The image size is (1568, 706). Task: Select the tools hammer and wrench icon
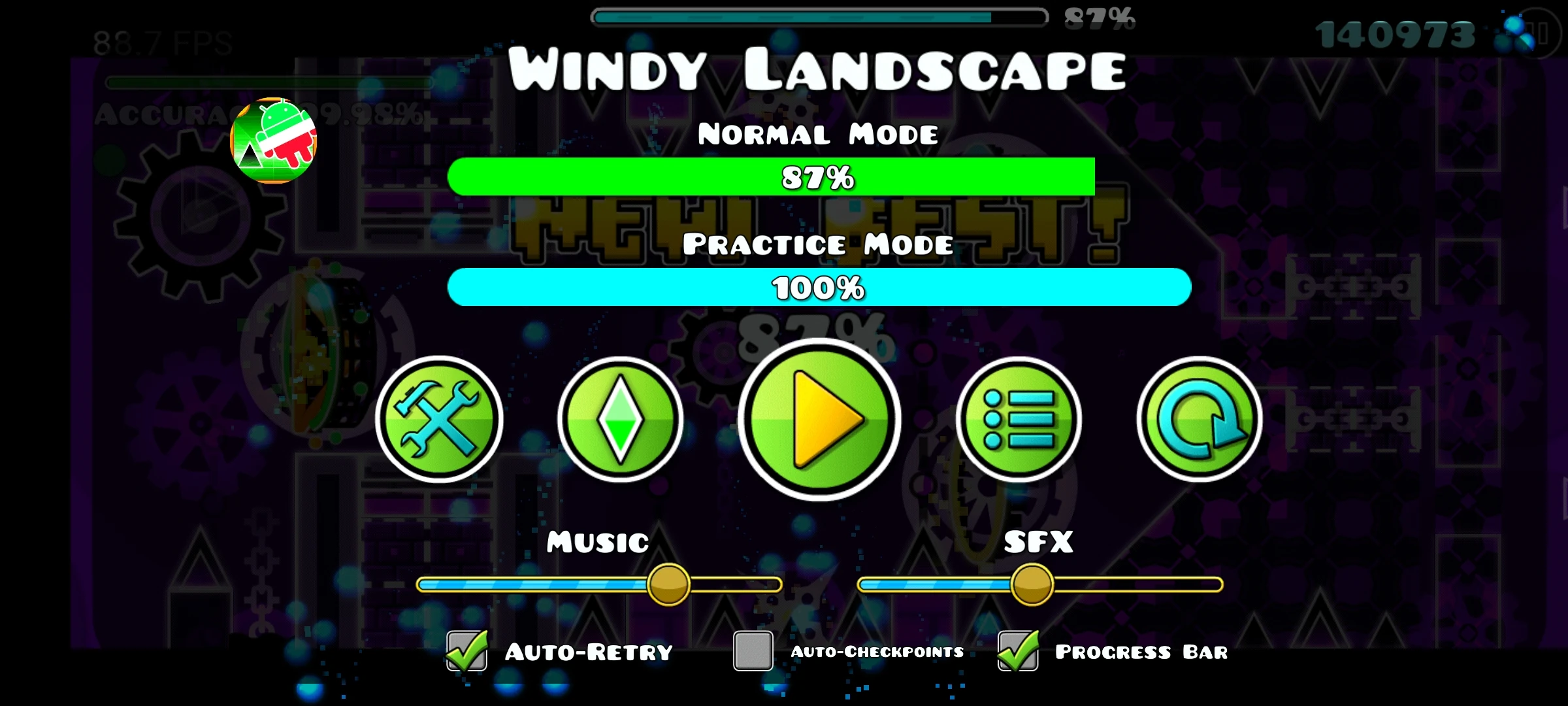(x=441, y=422)
